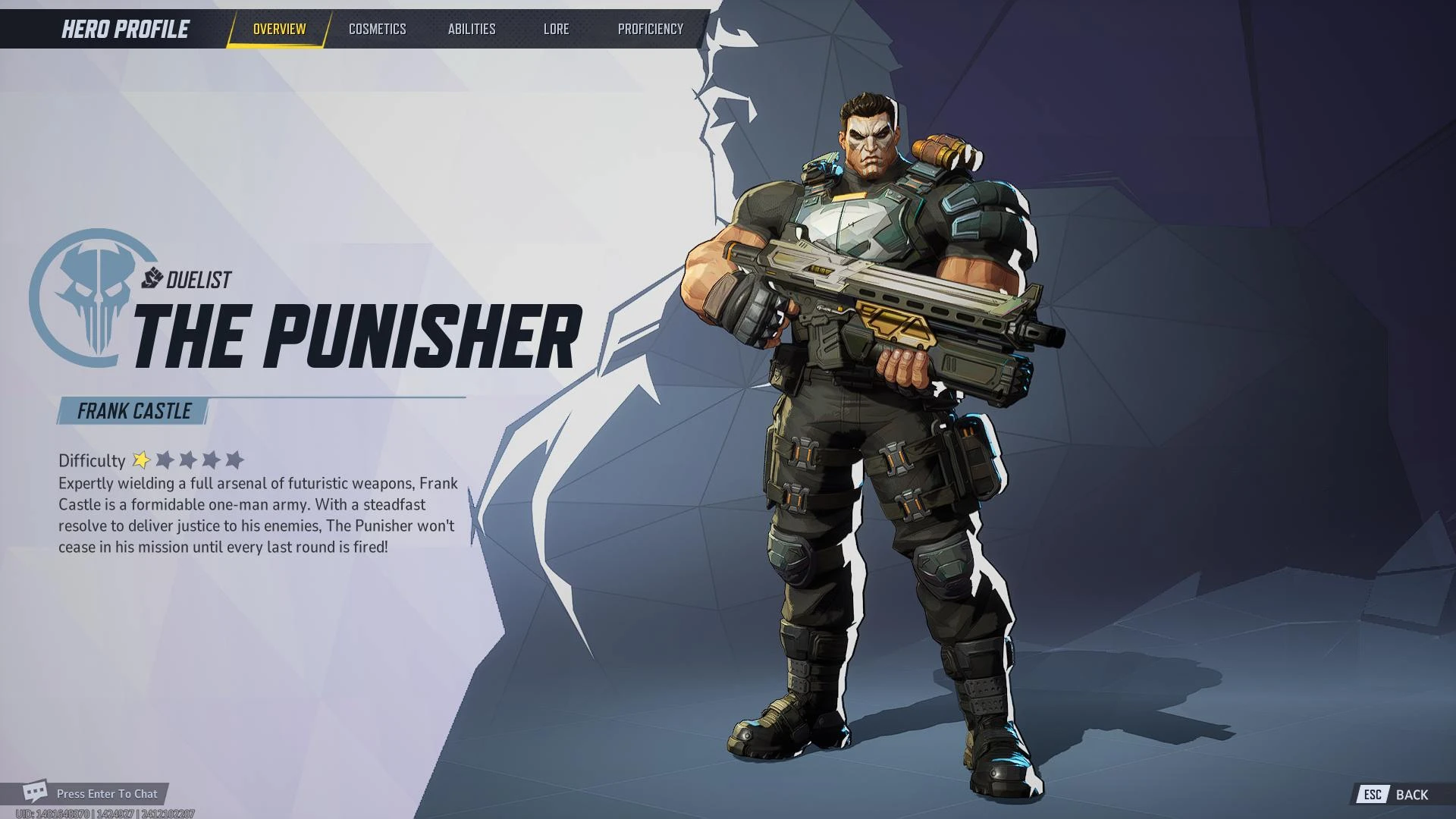Open the Cosmetics tab
Image resolution: width=1456 pixels, height=819 pixels.
coord(377,29)
